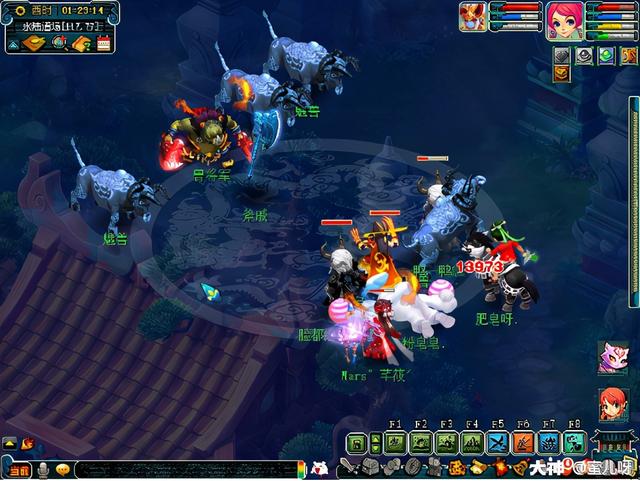Select the pet portrait next to the player
The image size is (640, 481).
pos(473,16)
